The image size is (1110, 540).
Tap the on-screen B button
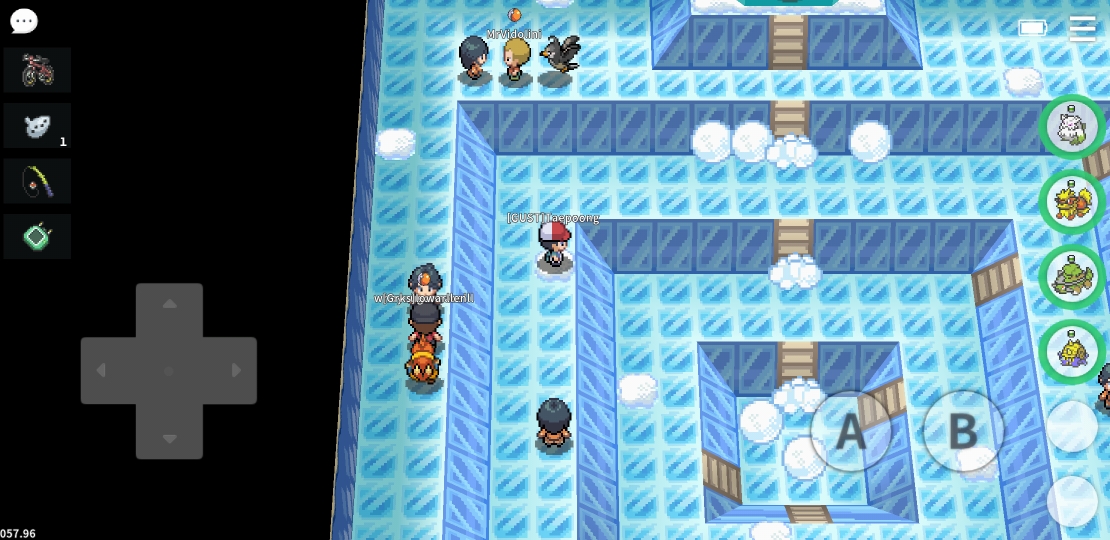962,431
